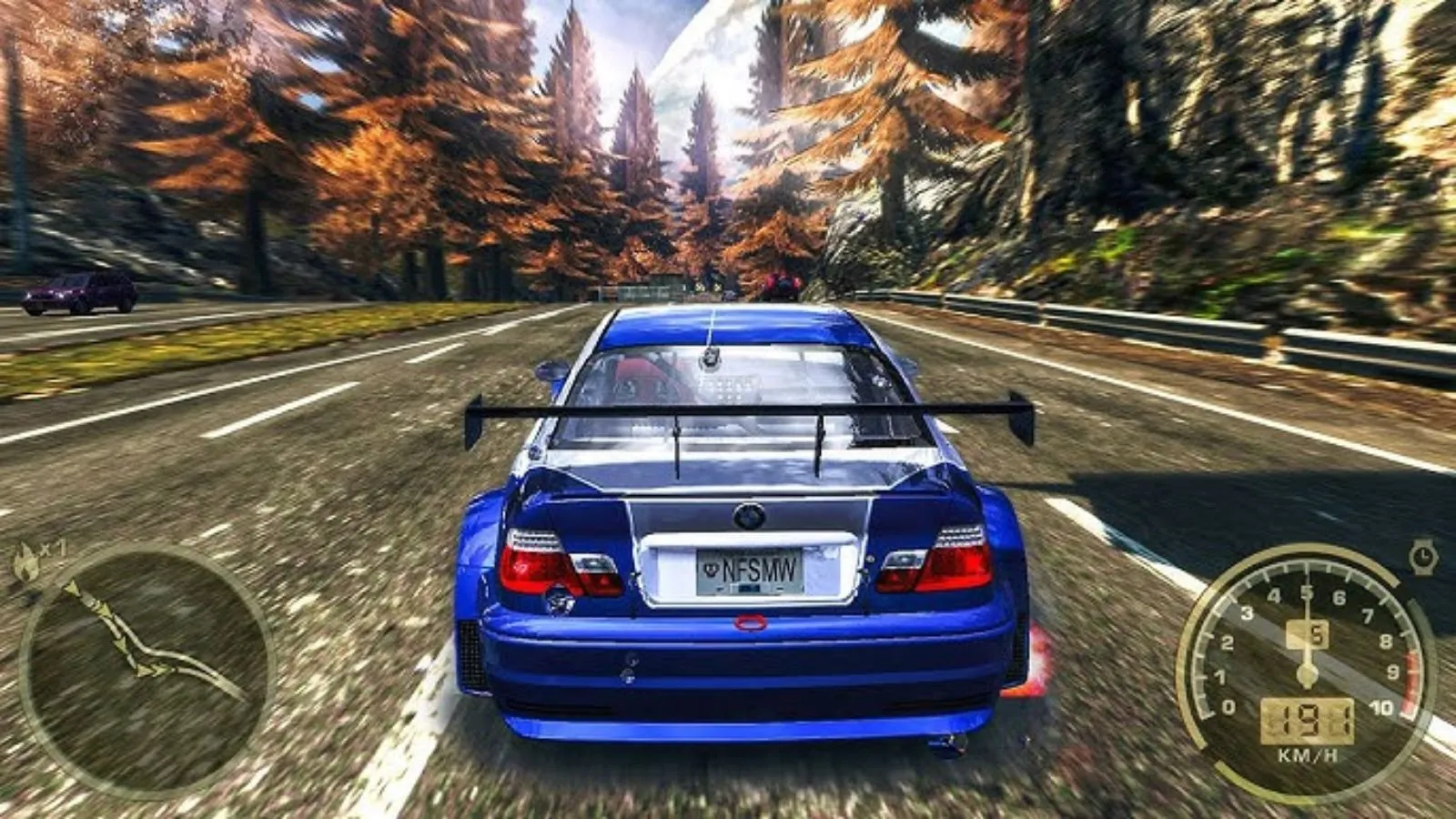Image resolution: width=1456 pixels, height=819 pixels.
Task: Select the NFSMW license plate
Action: click(x=750, y=570)
